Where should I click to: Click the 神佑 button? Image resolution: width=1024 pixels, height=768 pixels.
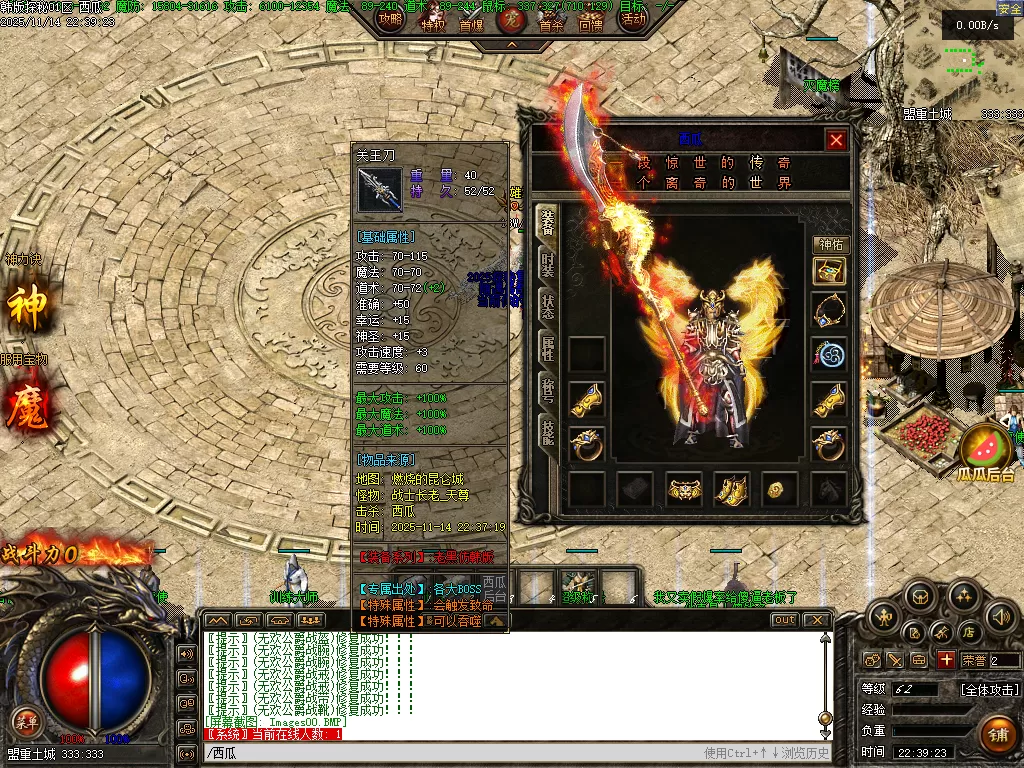(x=830, y=244)
